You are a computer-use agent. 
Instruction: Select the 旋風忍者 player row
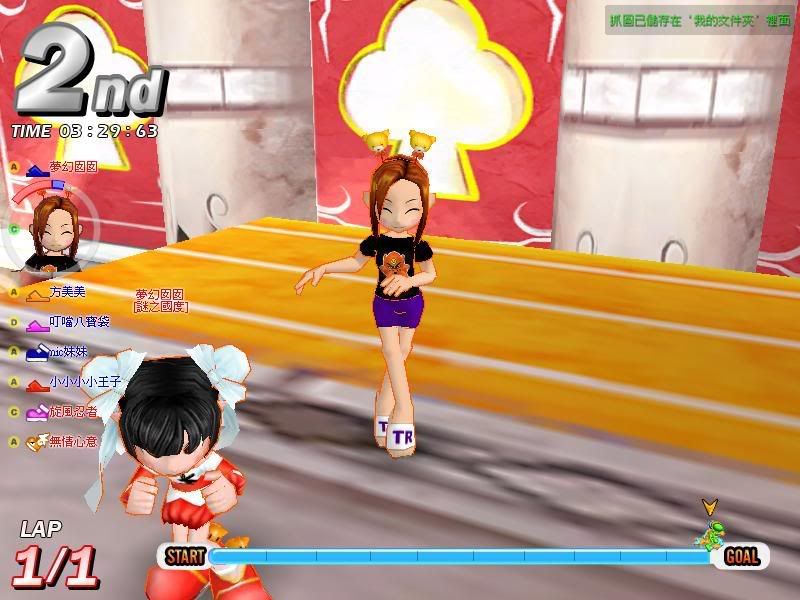pos(72,412)
